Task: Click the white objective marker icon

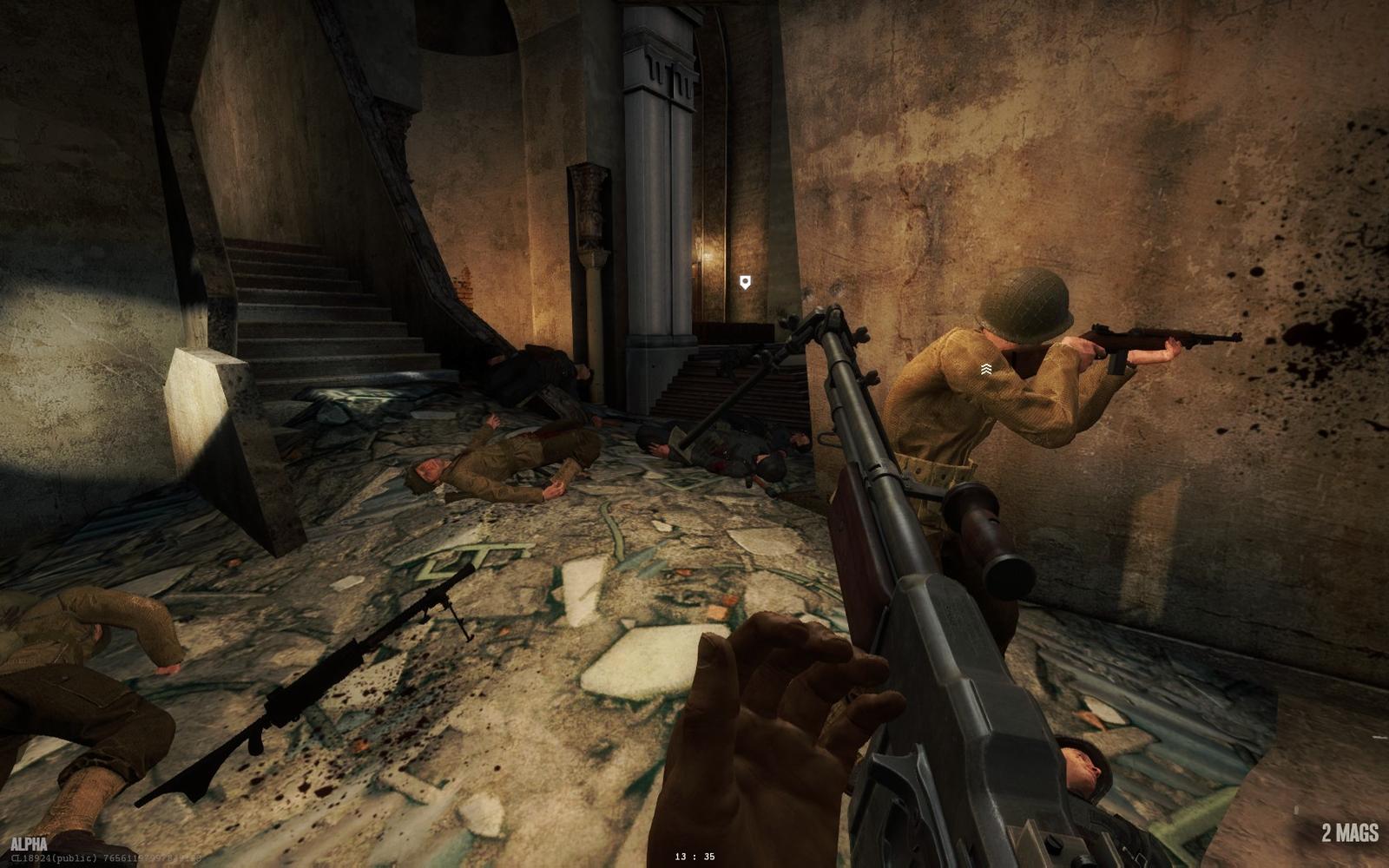Action: [745, 282]
